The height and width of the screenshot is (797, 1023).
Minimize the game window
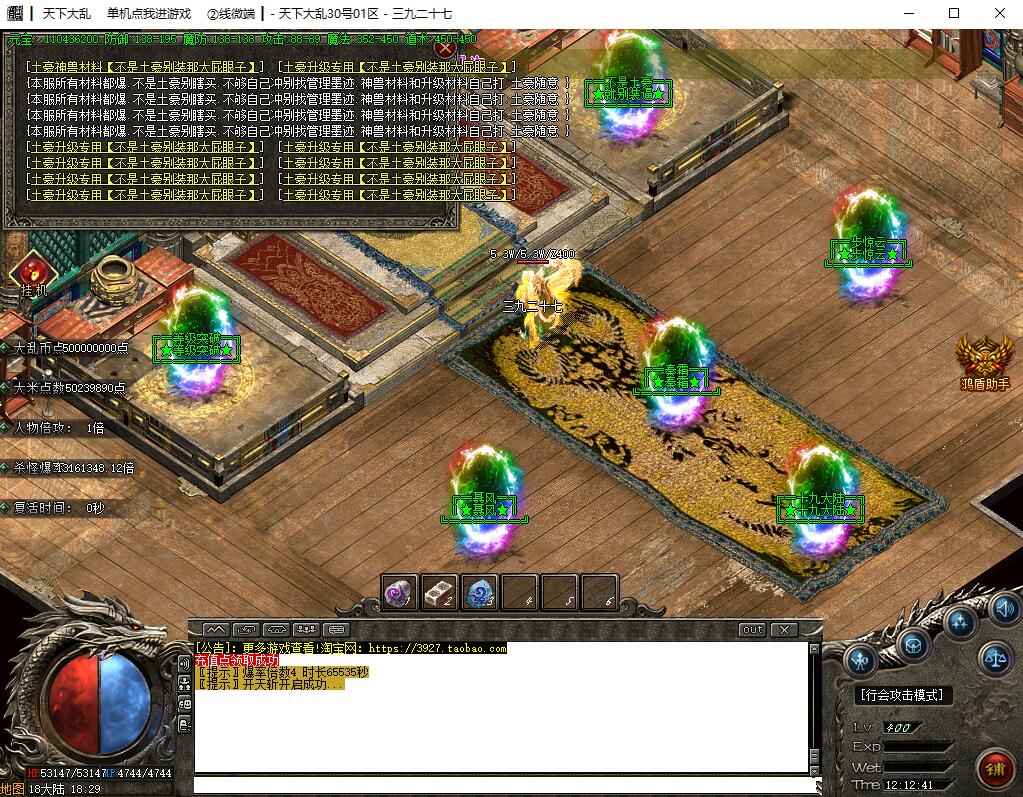pyautogui.click(x=909, y=13)
